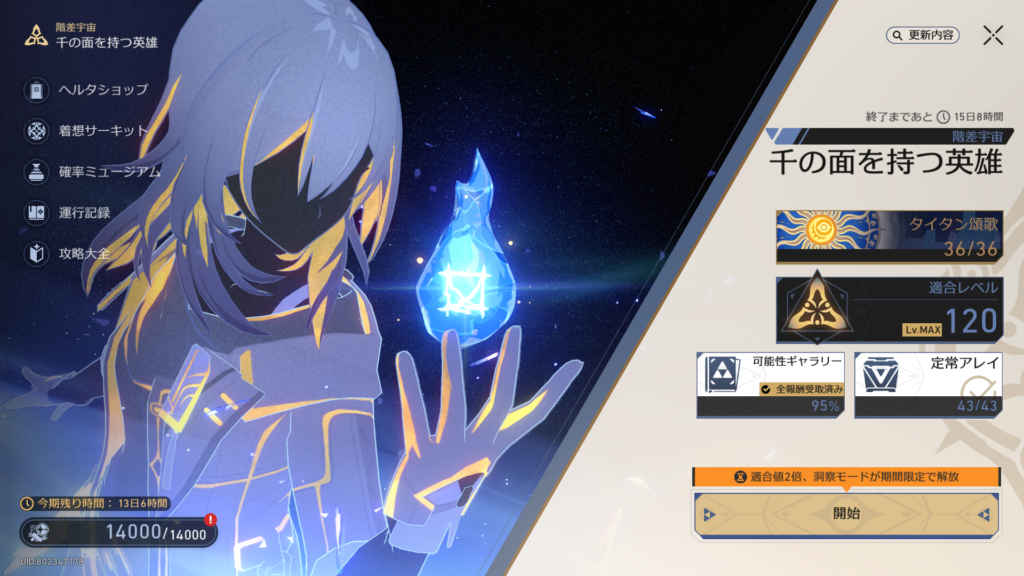Open the 適合レベル 120 panel
The height and width of the screenshot is (576, 1024).
coord(889,310)
